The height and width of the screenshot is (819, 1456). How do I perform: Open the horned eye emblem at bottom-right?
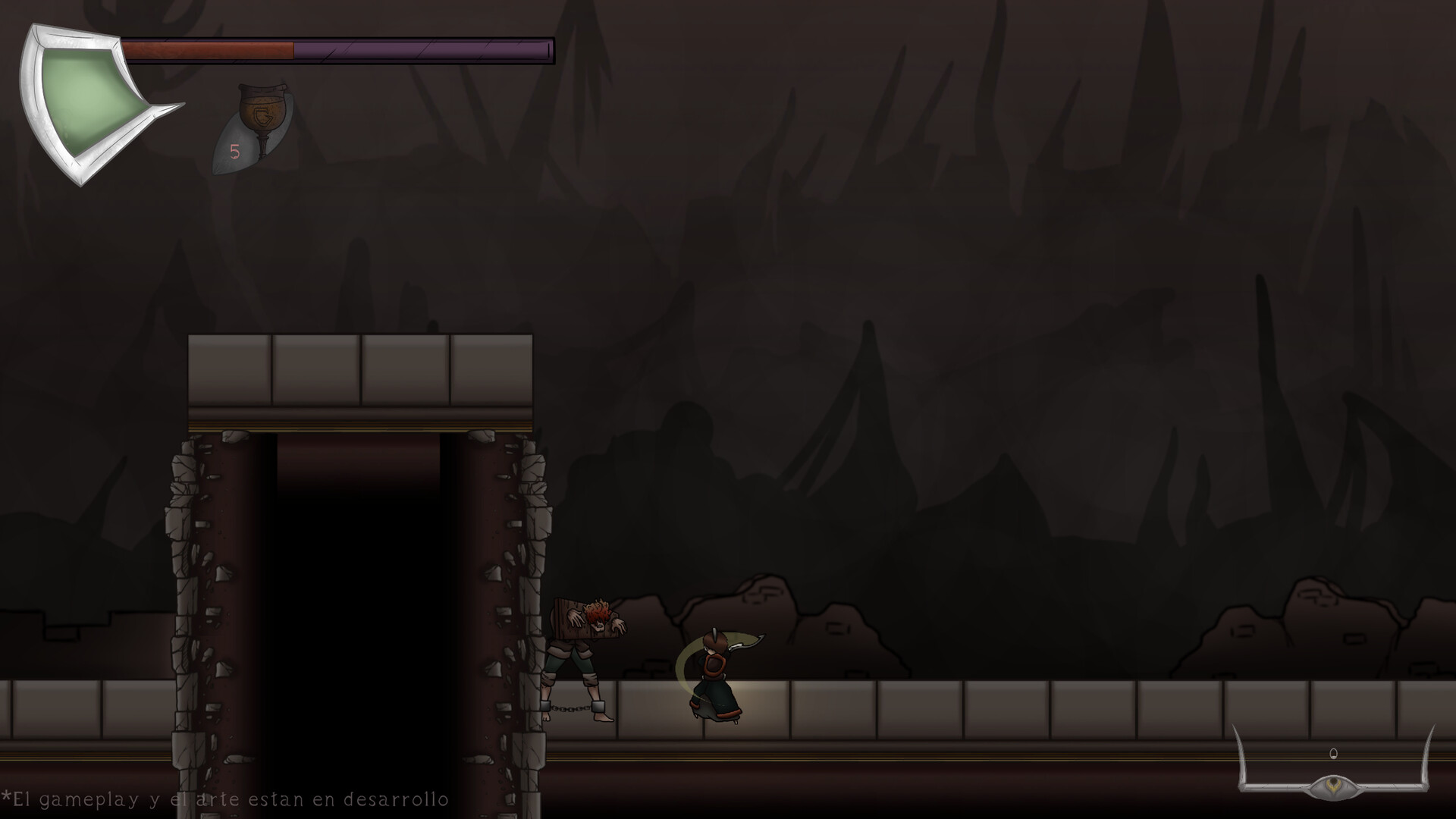[x=1335, y=786]
